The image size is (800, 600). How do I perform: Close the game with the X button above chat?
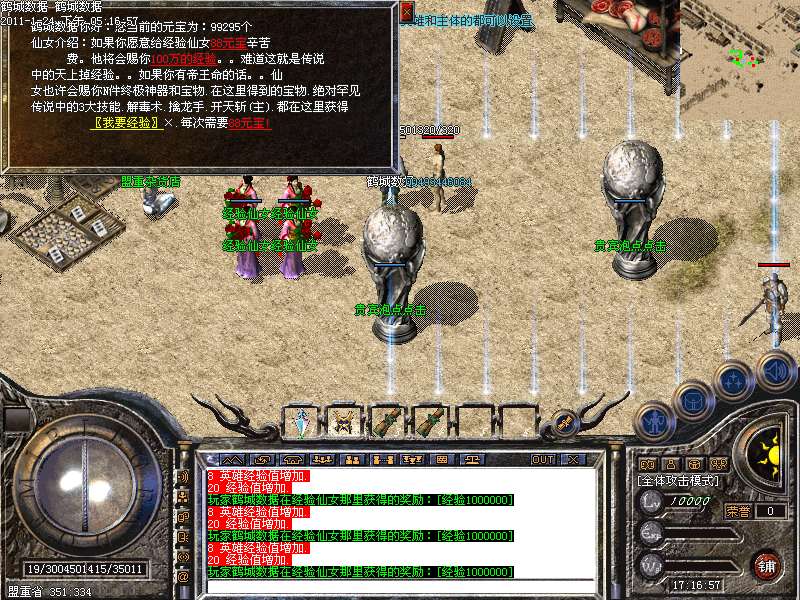tap(573, 460)
